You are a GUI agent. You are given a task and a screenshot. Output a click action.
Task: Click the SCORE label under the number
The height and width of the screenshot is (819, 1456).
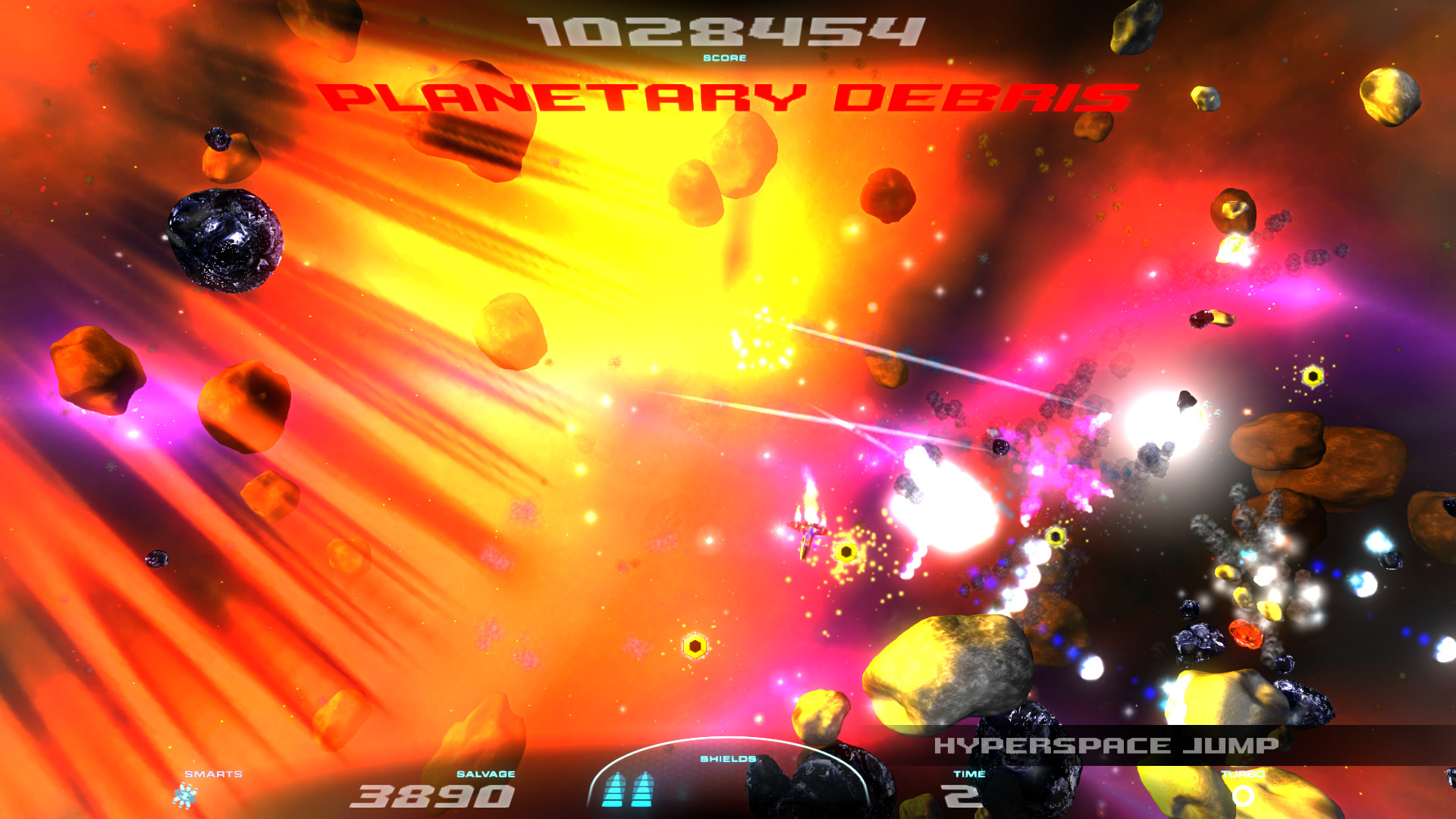[x=723, y=57]
